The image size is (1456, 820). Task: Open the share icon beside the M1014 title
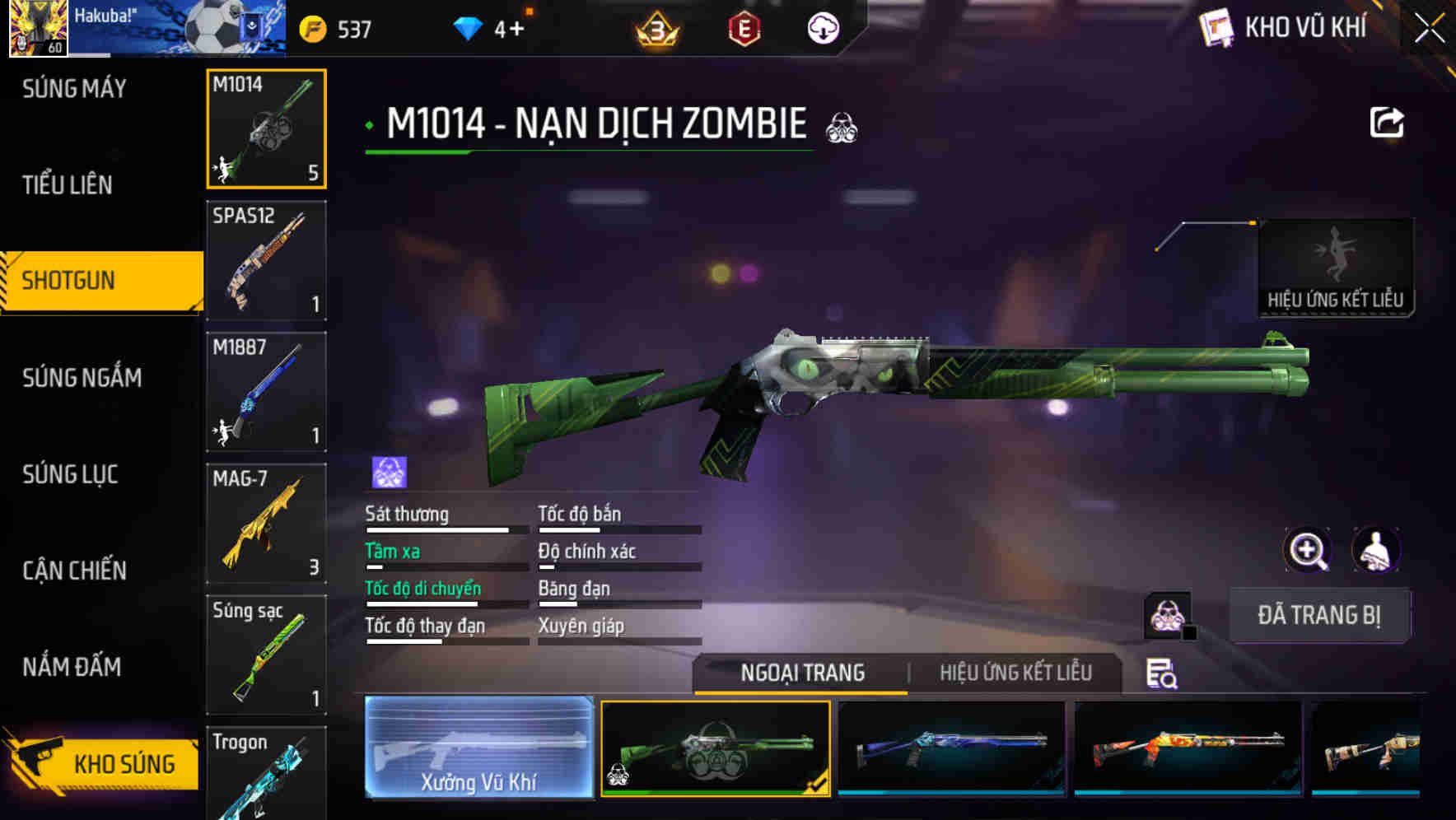coord(1388,120)
